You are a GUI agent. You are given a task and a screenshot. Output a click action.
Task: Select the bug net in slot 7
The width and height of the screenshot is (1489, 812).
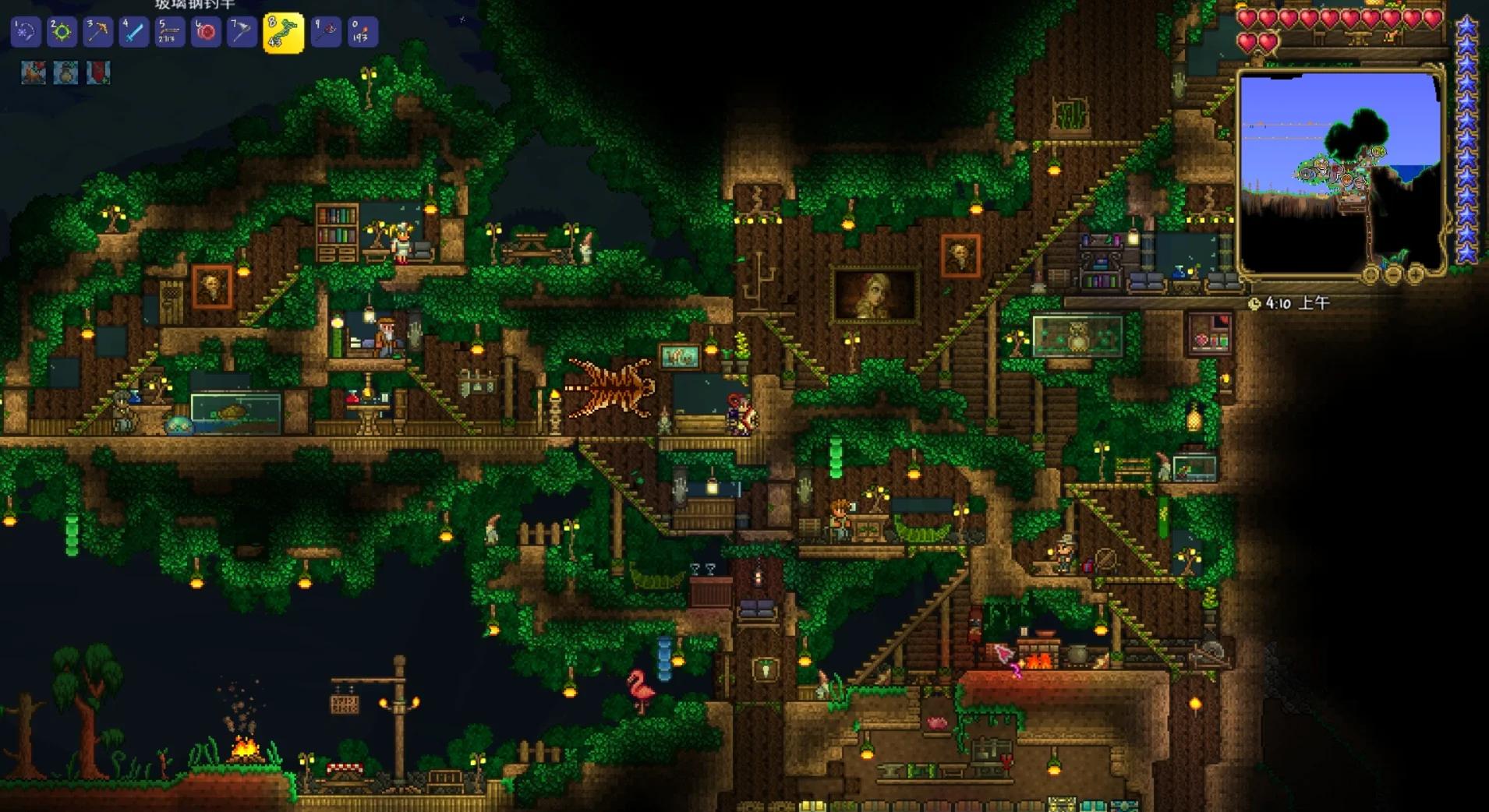pyautogui.click(x=242, y=32)
